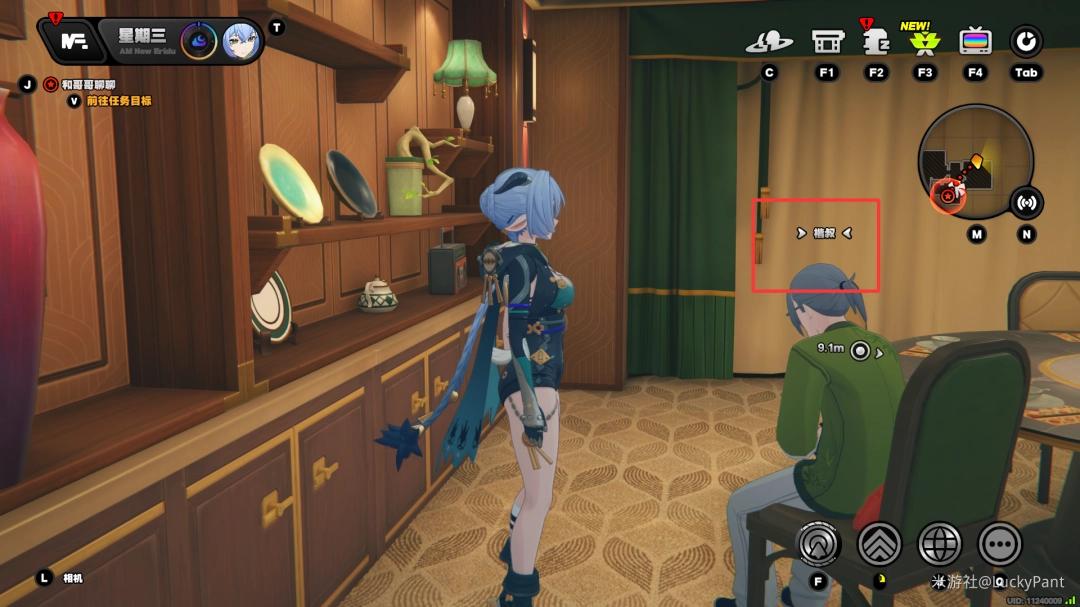Image resolution: width=1080 pixels, height=607 pixels.
Task: Click the signal broadcast icon beside minimap
Action: (1026, 202)
